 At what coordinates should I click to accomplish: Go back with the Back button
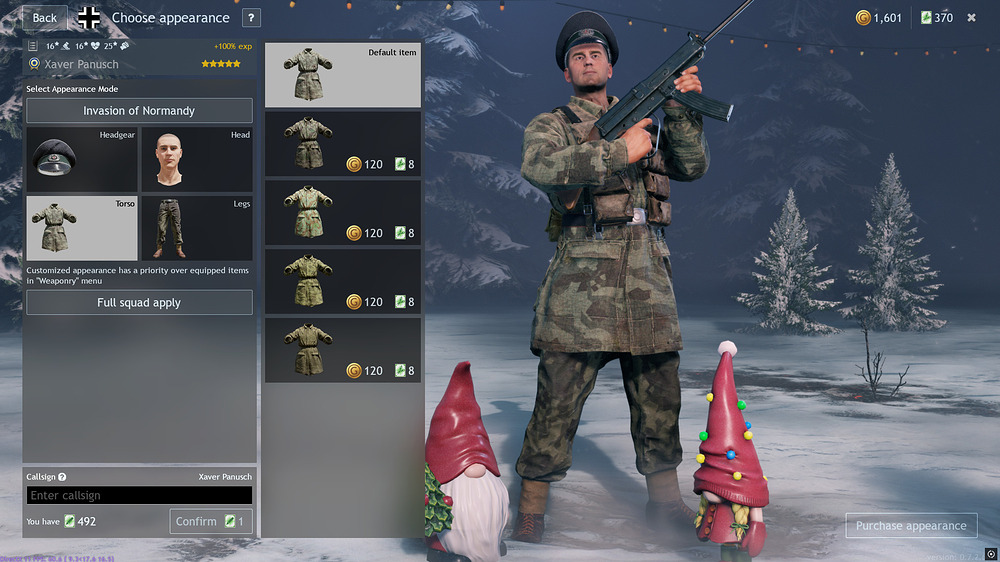click(45, 18)
